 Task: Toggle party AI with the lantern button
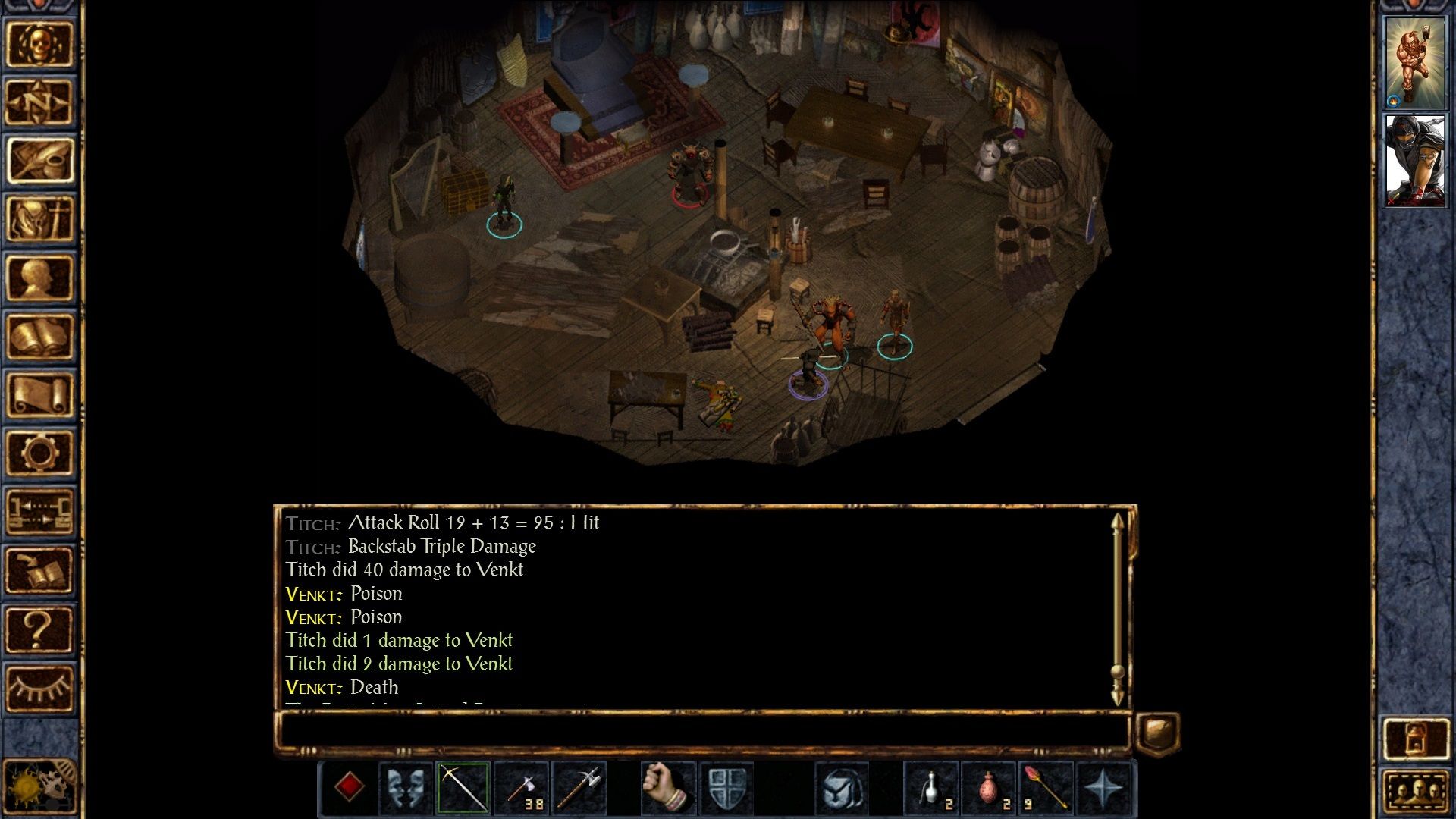(x=1414, y=737)
